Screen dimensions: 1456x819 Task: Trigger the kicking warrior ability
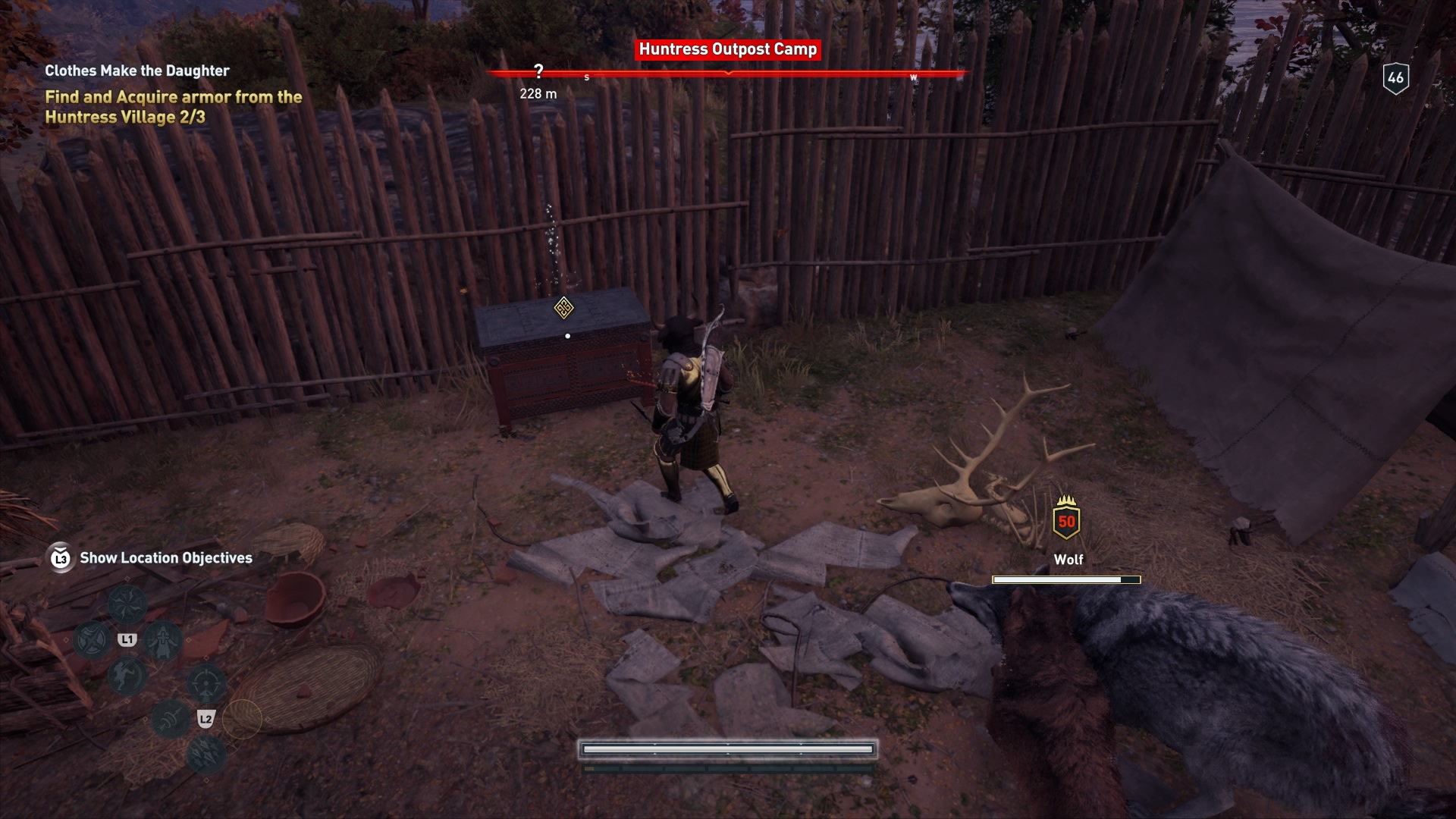[x=127, y=676]
